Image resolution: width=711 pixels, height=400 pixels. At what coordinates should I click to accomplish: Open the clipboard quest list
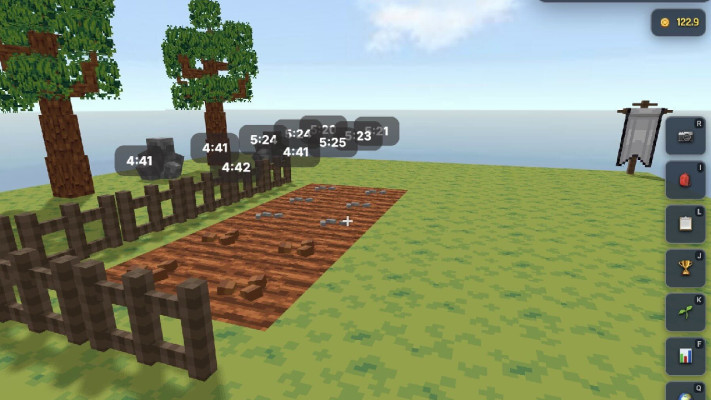(686, 224)
